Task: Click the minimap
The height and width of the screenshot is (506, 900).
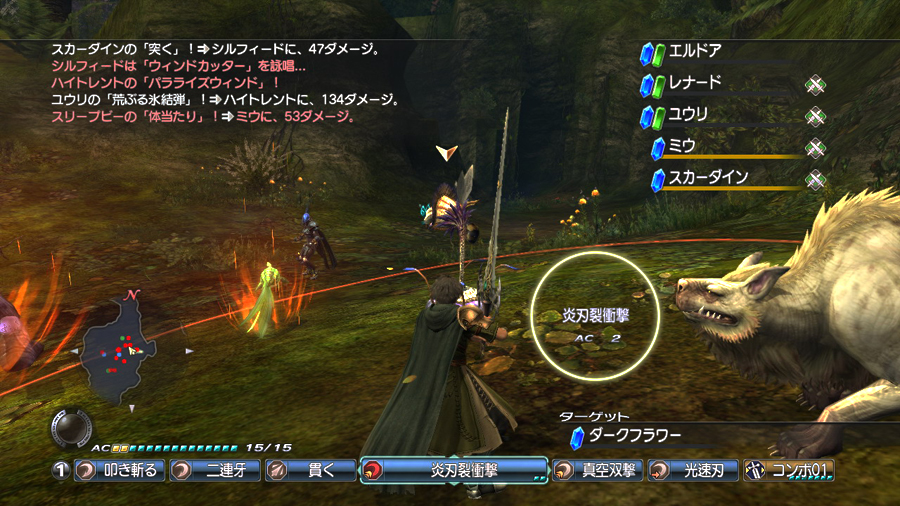Action: [130, 350]
